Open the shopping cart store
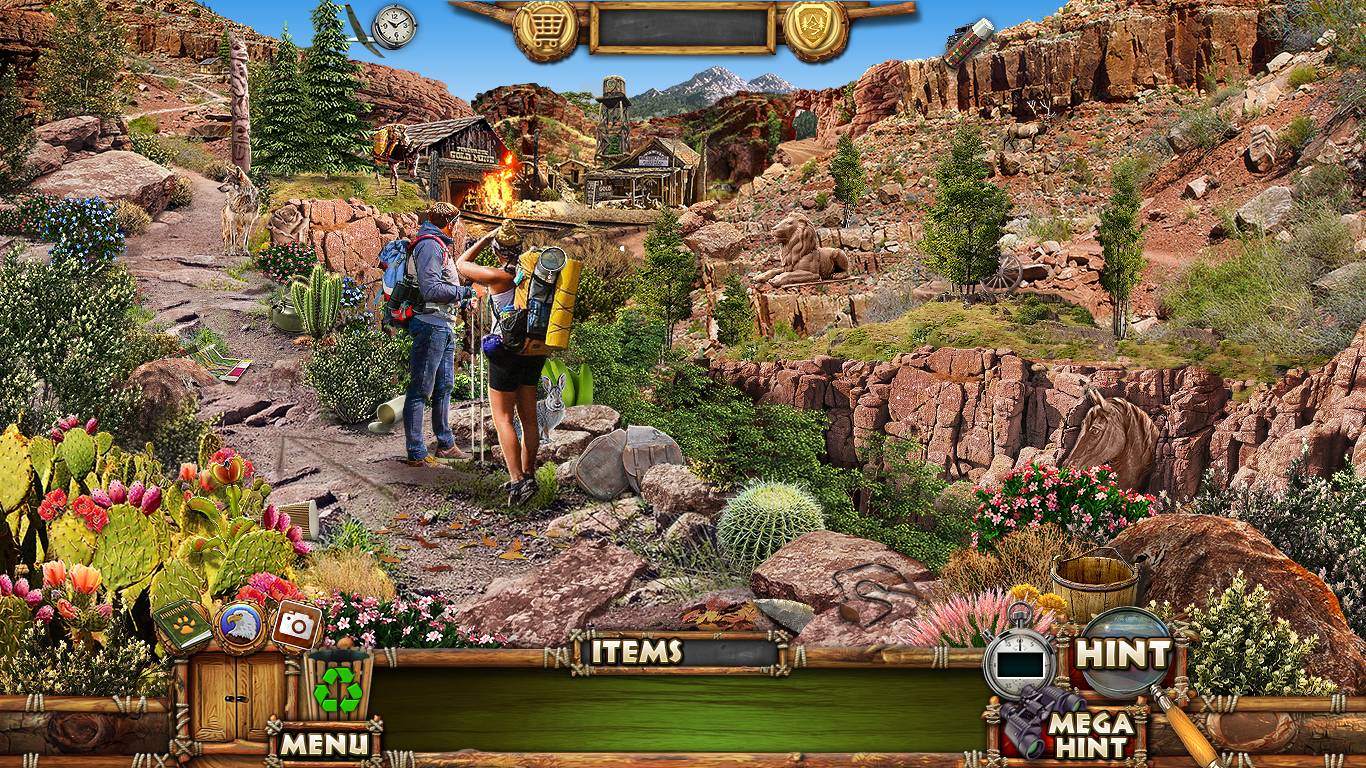1366x768 pixels. pos(545,30)
